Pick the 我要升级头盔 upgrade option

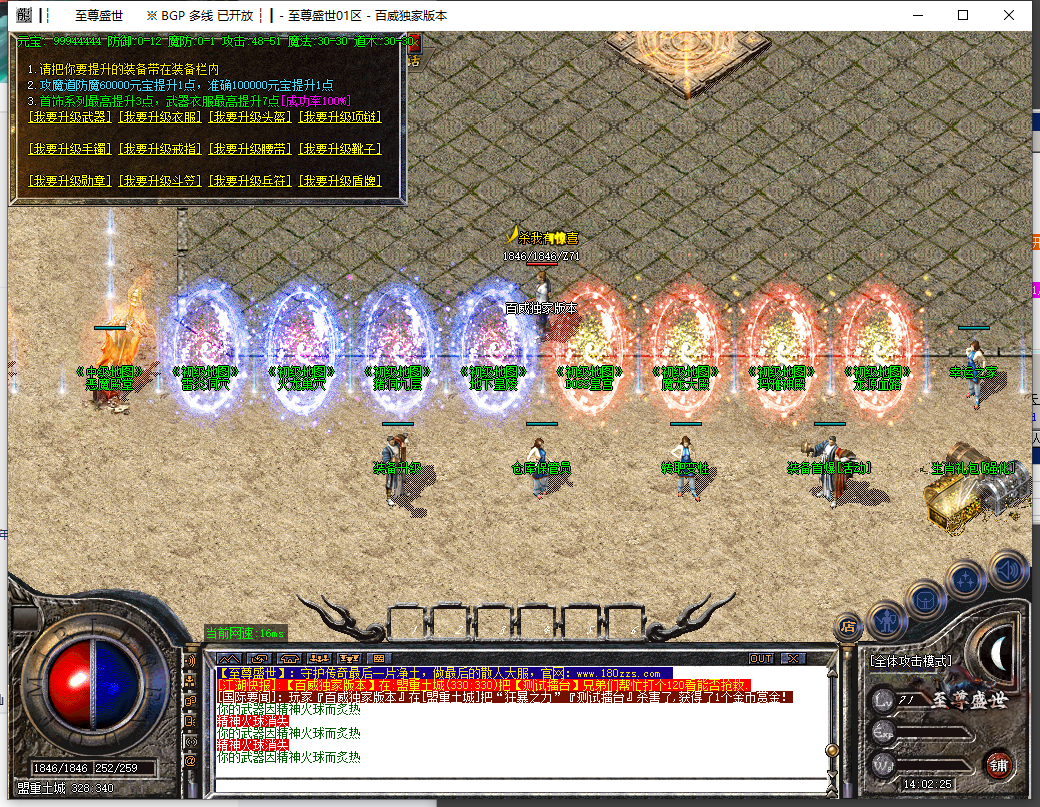pos(251,117)
